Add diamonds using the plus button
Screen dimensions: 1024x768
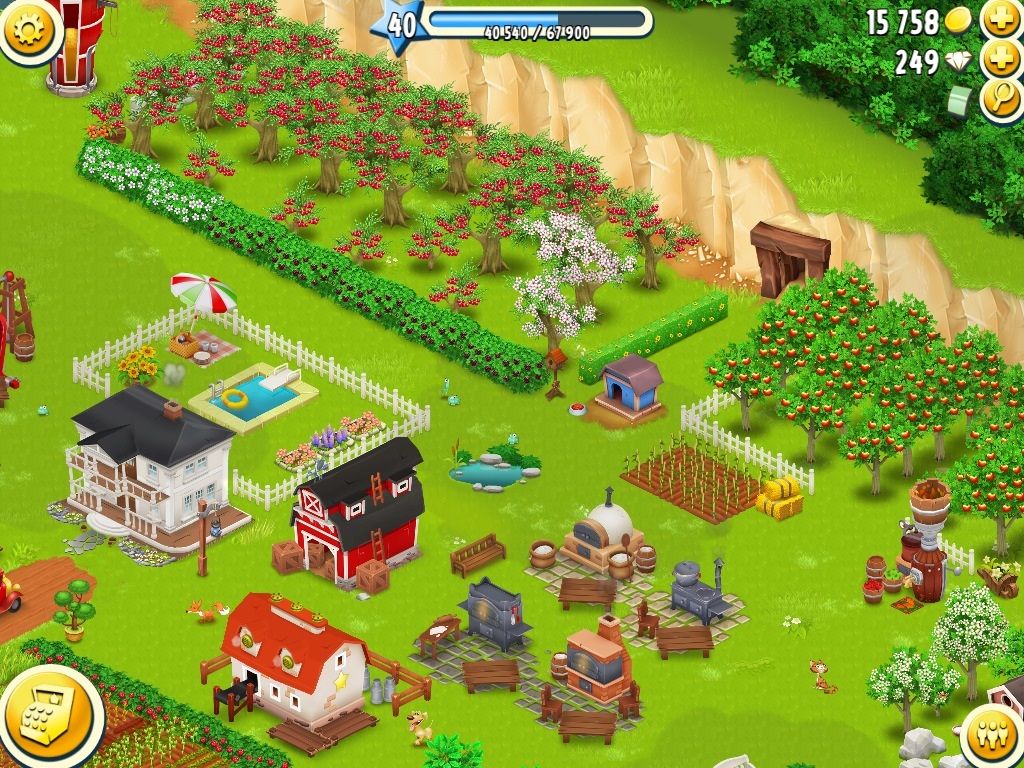tap(1001, 60)
